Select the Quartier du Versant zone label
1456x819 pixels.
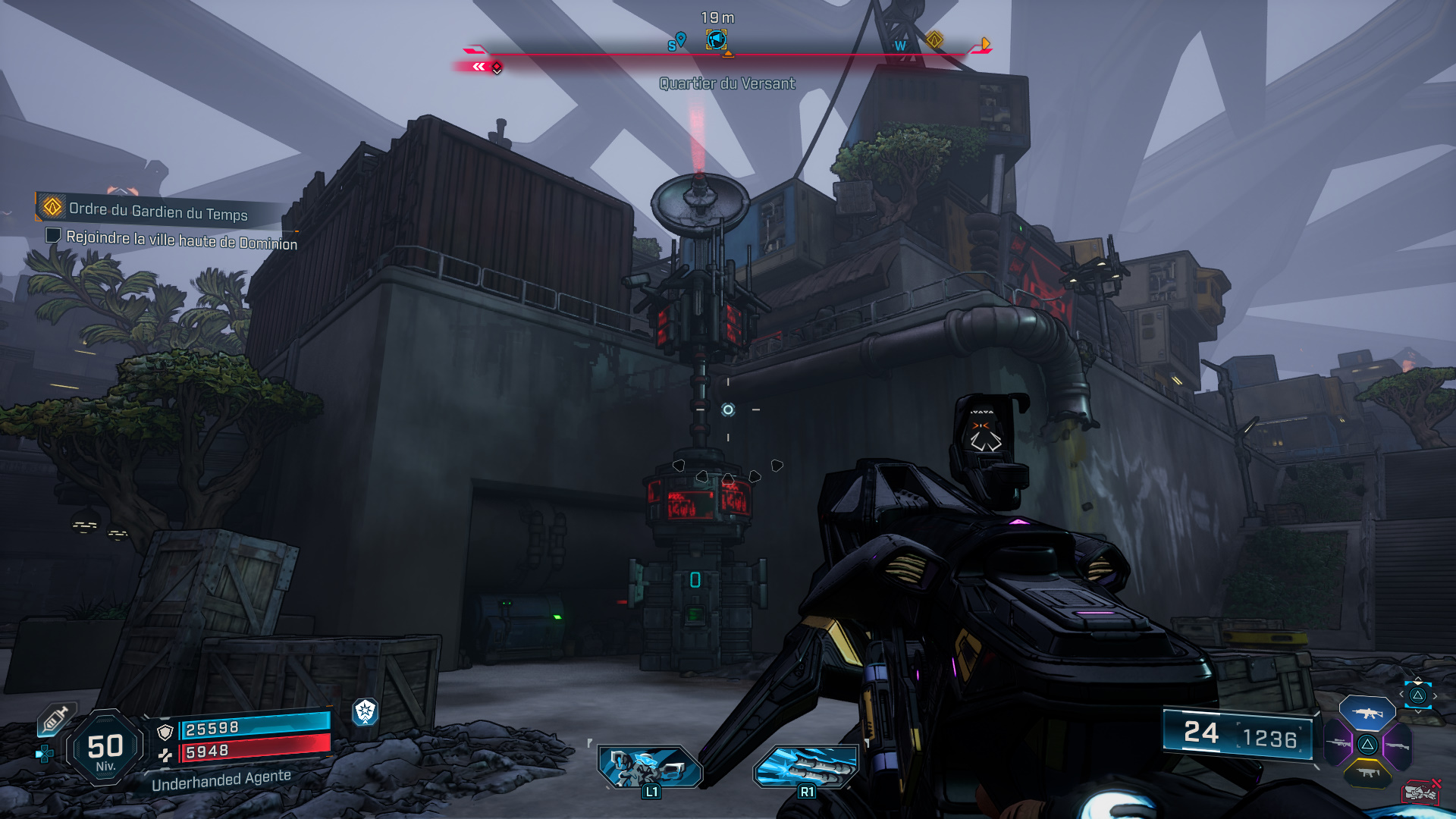point(726,85)
